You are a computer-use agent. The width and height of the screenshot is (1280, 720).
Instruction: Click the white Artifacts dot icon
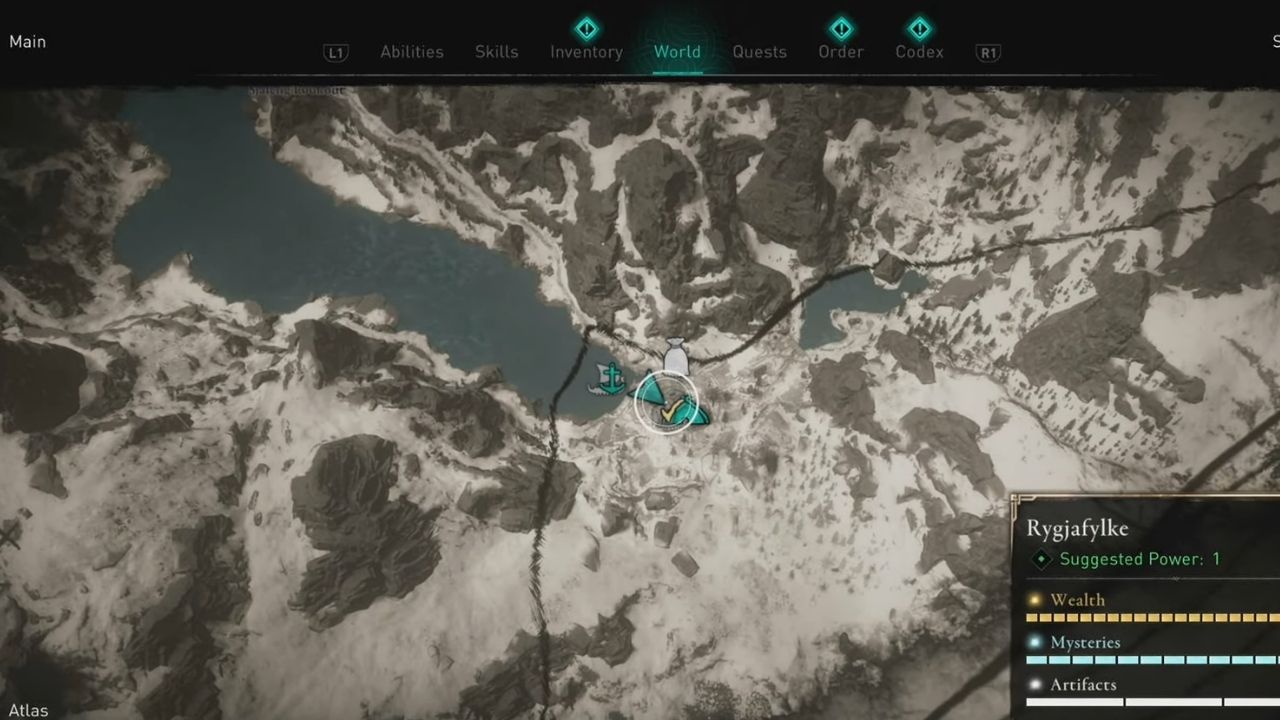1036,685
